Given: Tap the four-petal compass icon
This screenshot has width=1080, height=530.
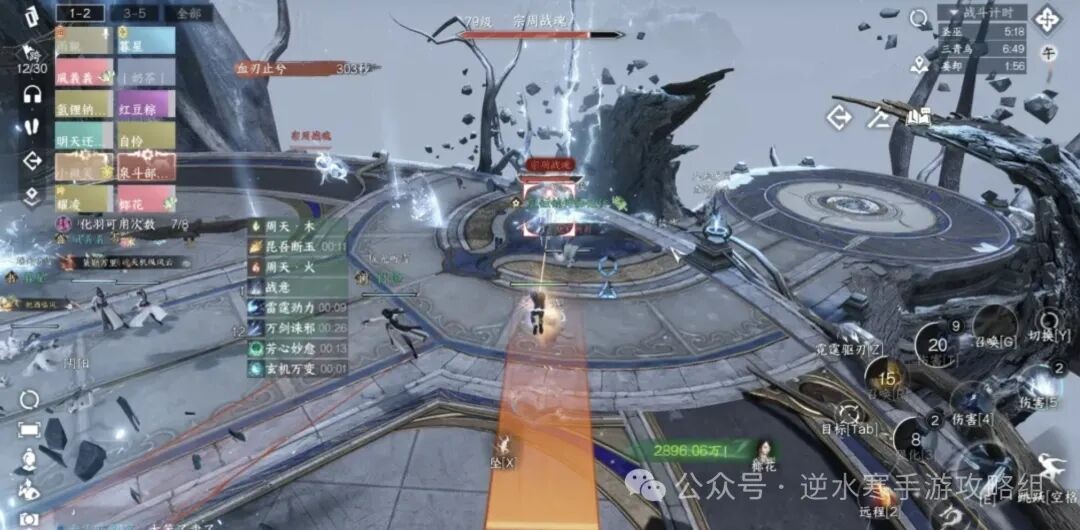Looking at the screenshot, I should click(x=1048, y=19).
